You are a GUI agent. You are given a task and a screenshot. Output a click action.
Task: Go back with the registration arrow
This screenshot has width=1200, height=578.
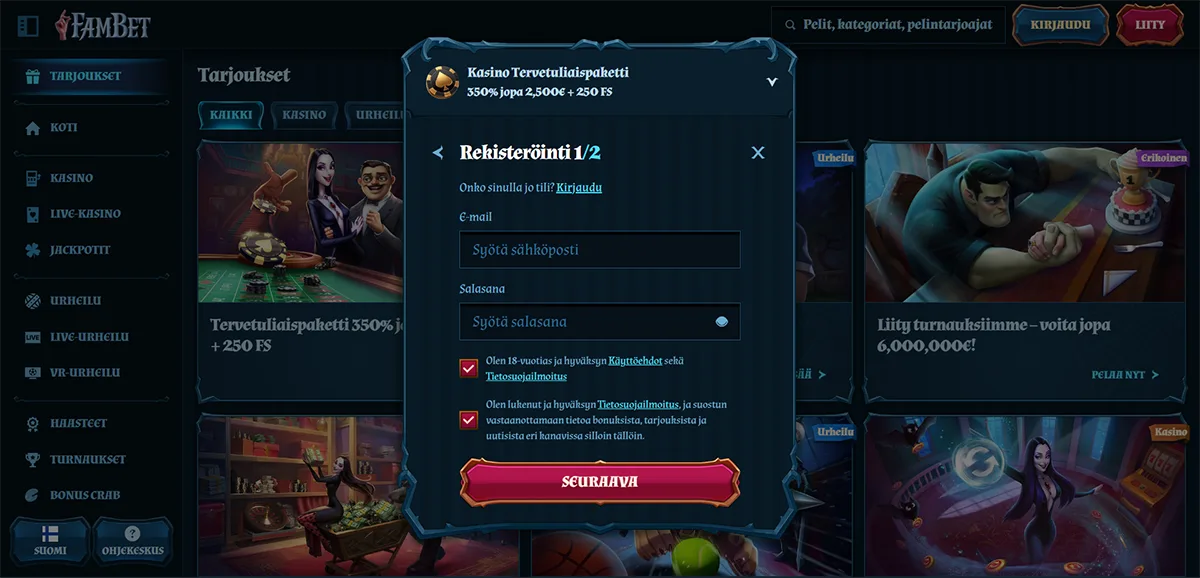click(x=438, y=152)
